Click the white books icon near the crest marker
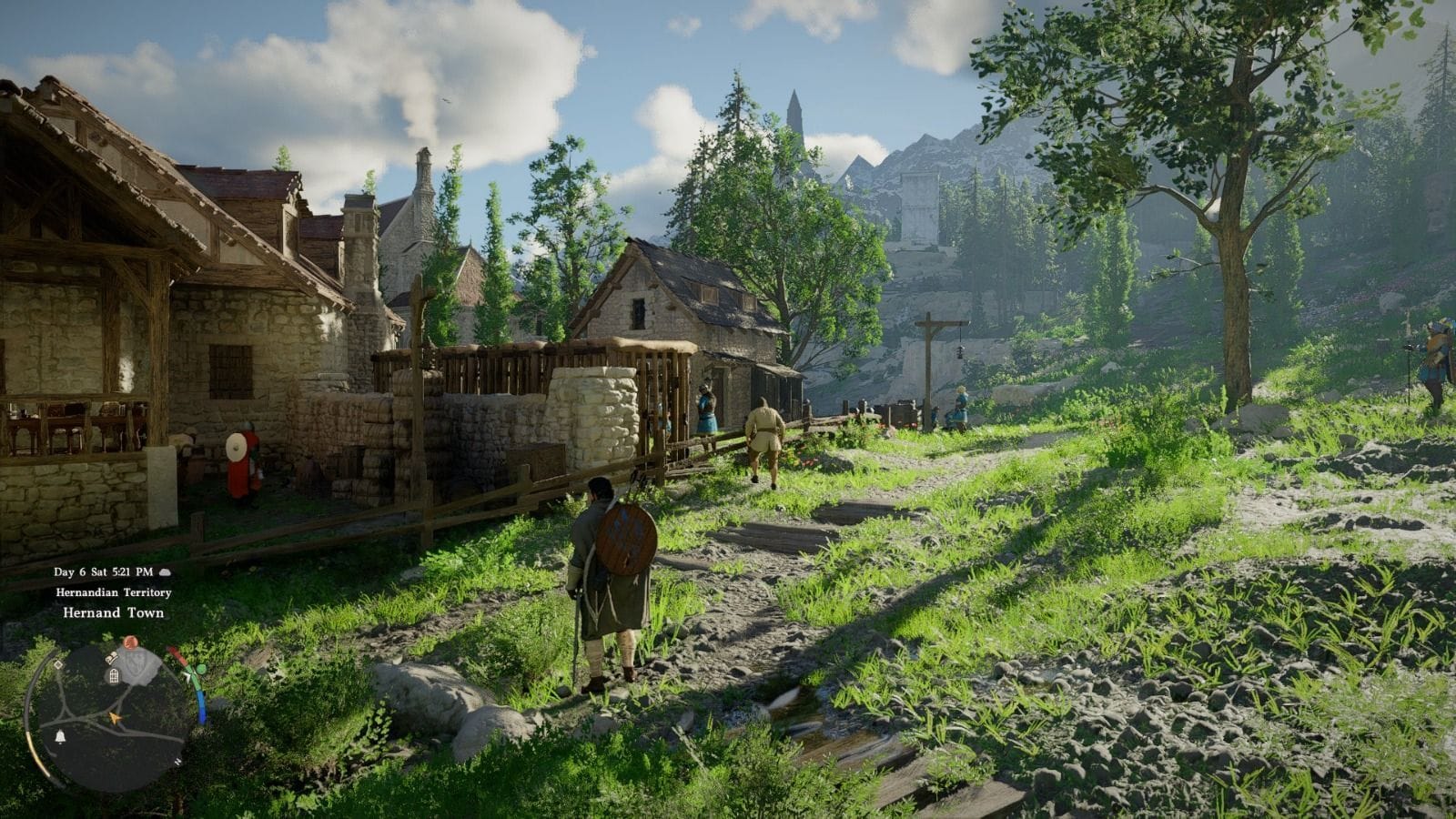 click(x=111, y=657)
